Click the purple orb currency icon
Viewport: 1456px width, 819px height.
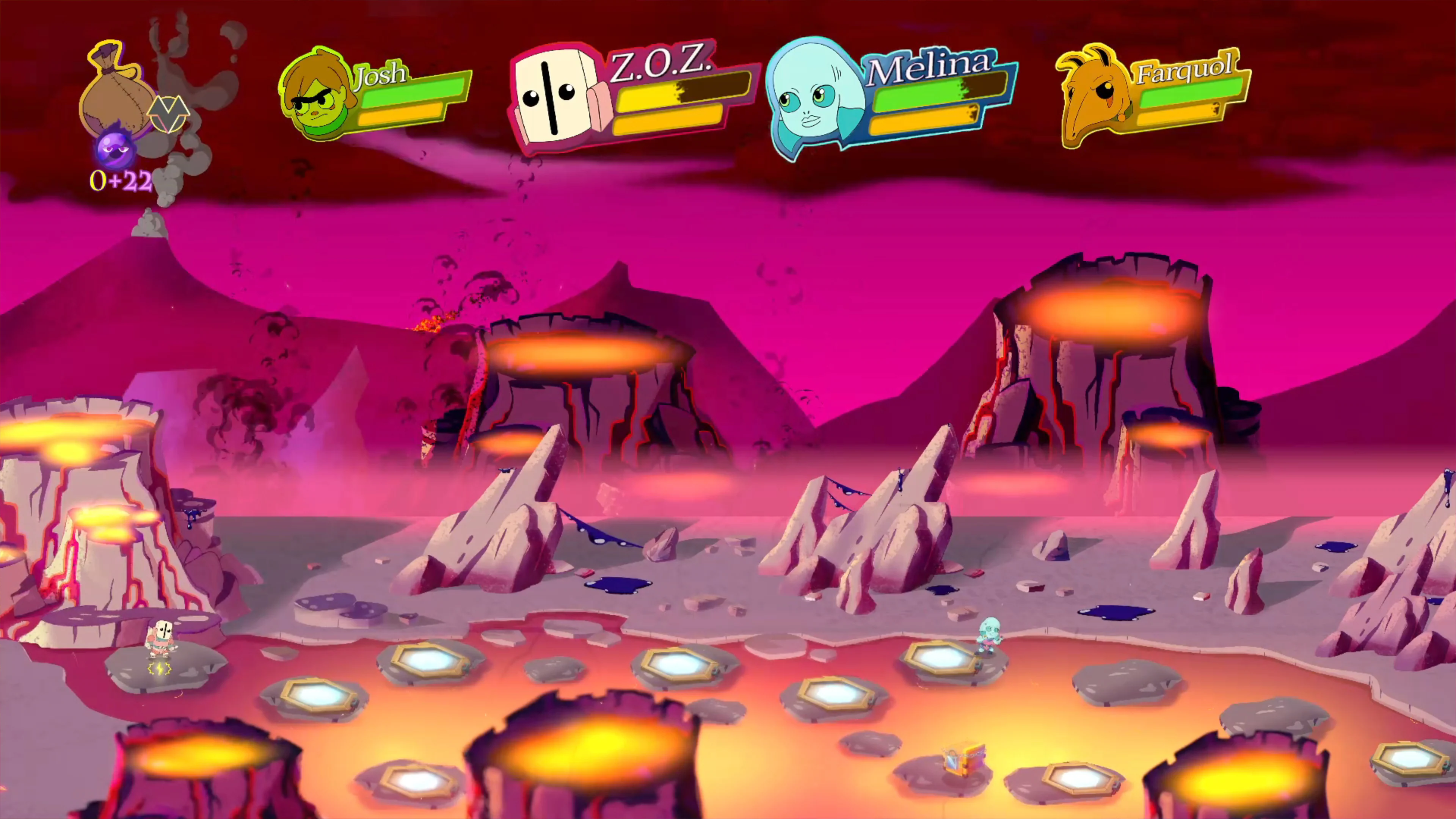[116, 150]
